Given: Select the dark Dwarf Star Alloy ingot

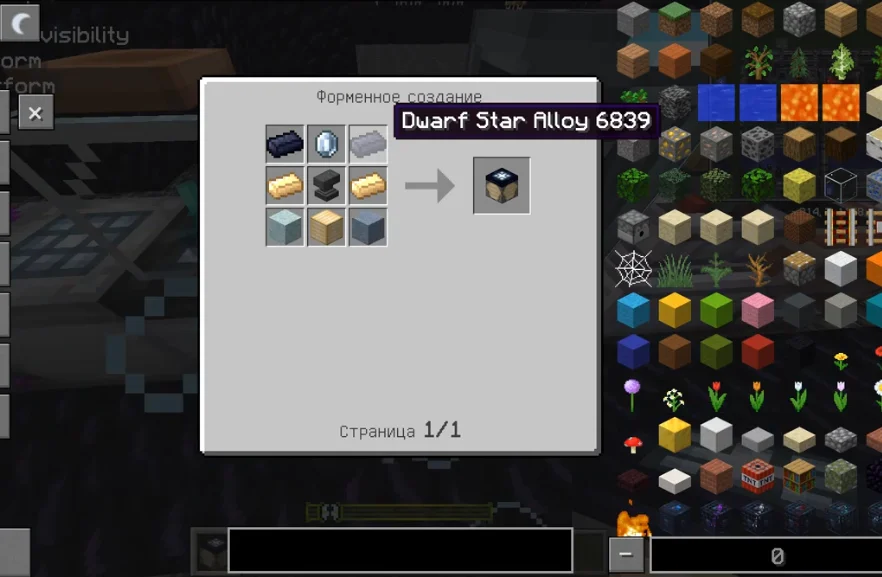Looking at the screenshot, I should click(x=285, y=145).
